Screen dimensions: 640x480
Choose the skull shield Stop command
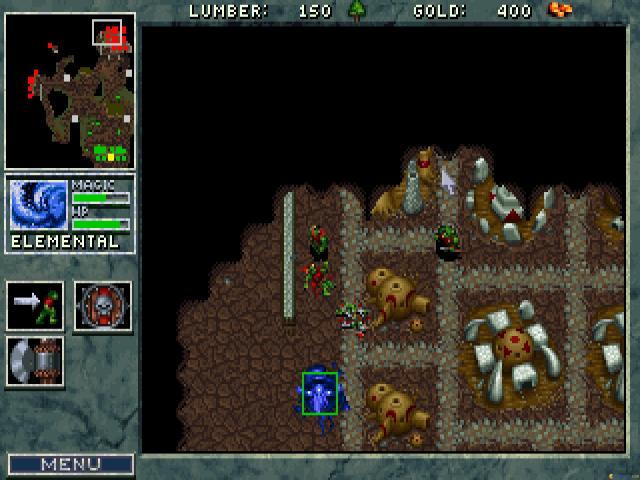pos(103,305)
